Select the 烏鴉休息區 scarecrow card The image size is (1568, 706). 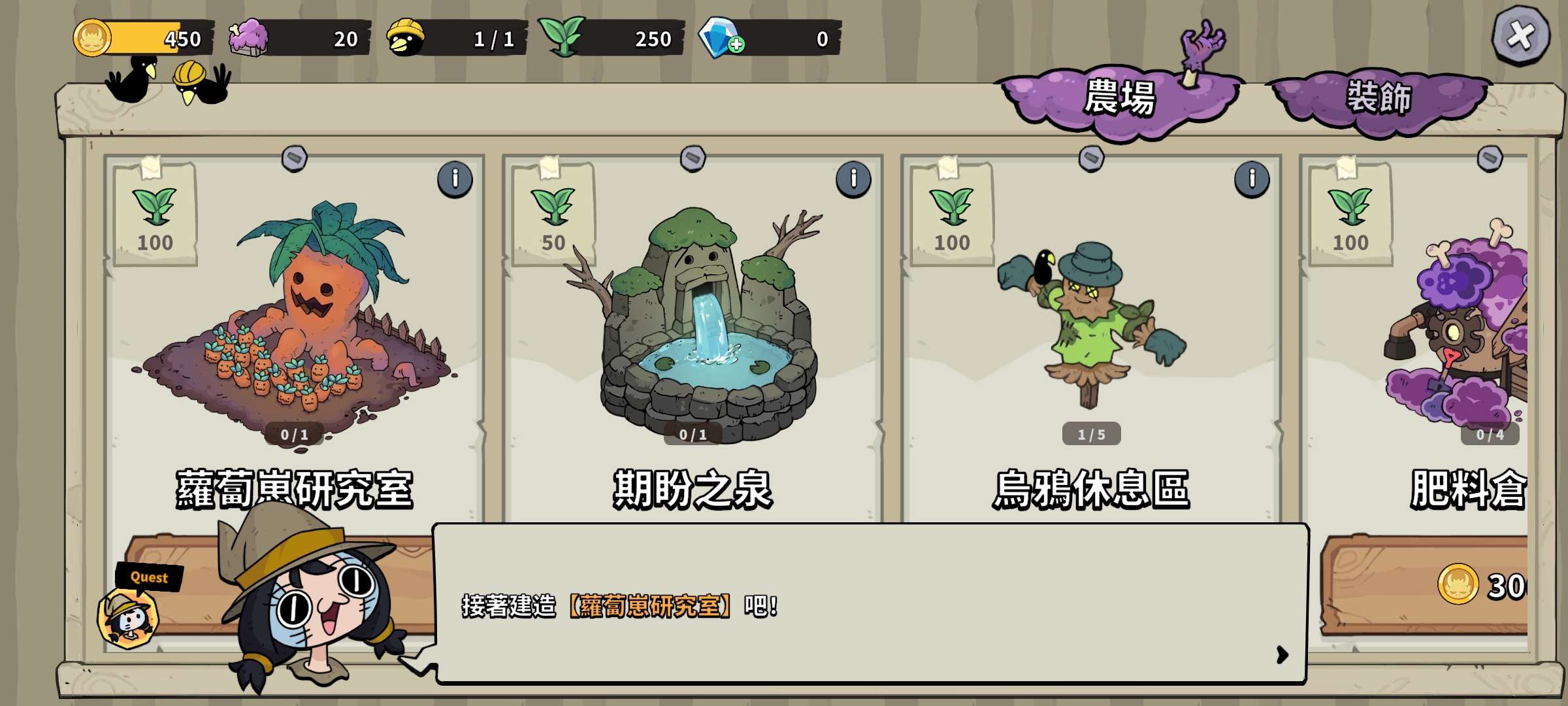tap(1091, 327)
